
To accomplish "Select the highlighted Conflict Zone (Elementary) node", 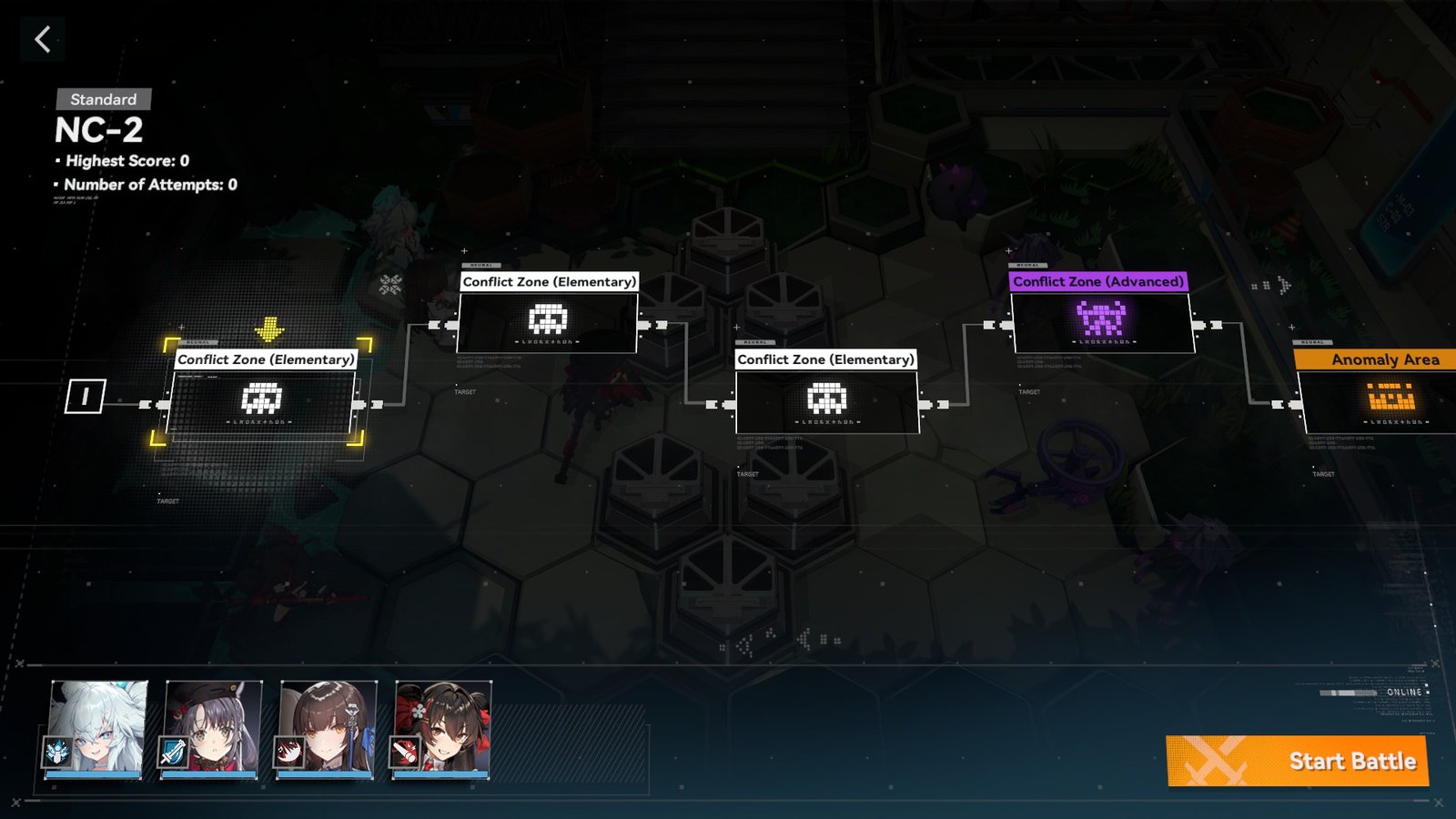I will pos(262,400).
